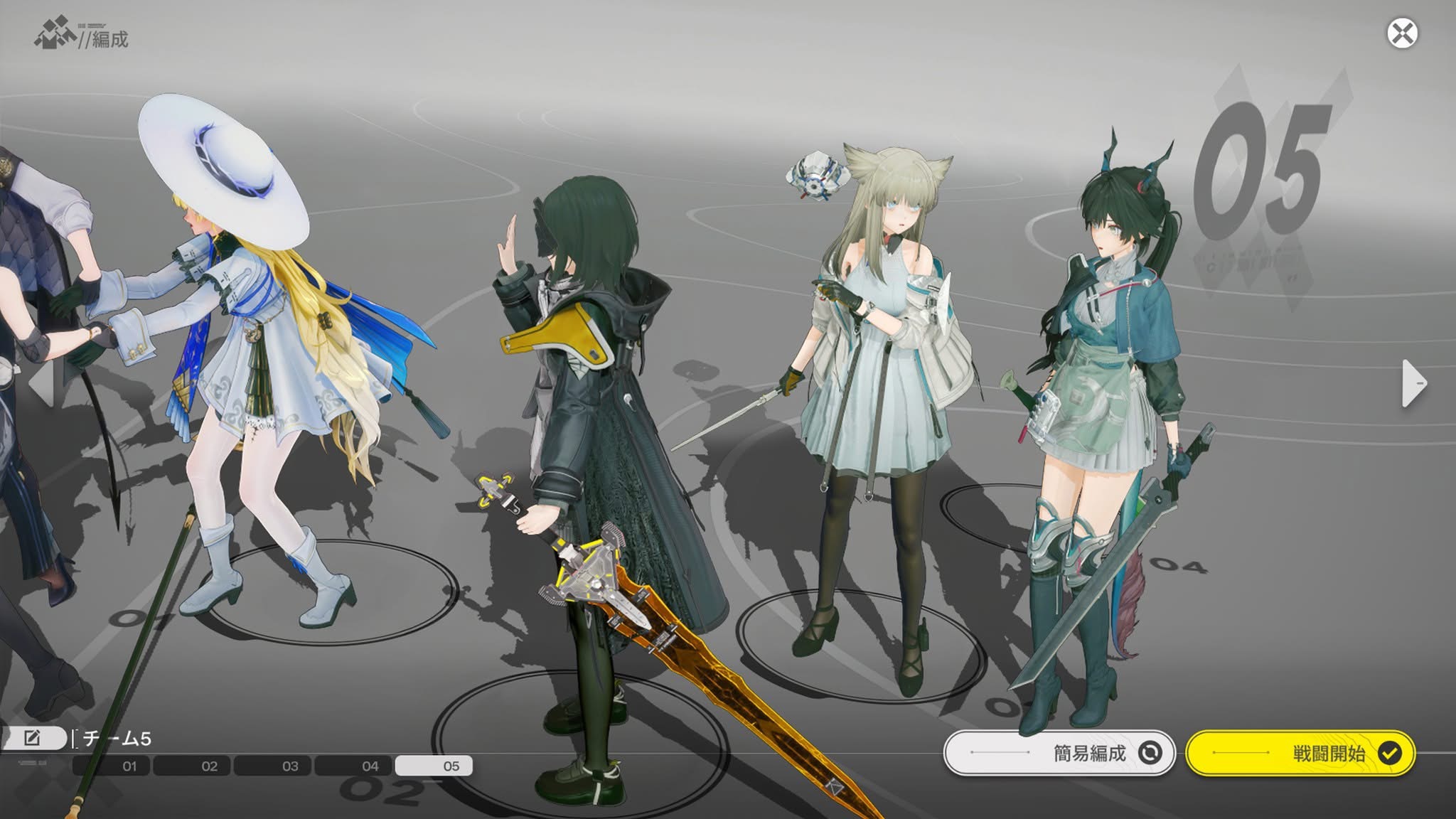The height and width of the screenshot is (819, 1456).
Task: Switch to team tab 02
Action: pos(191,766)
